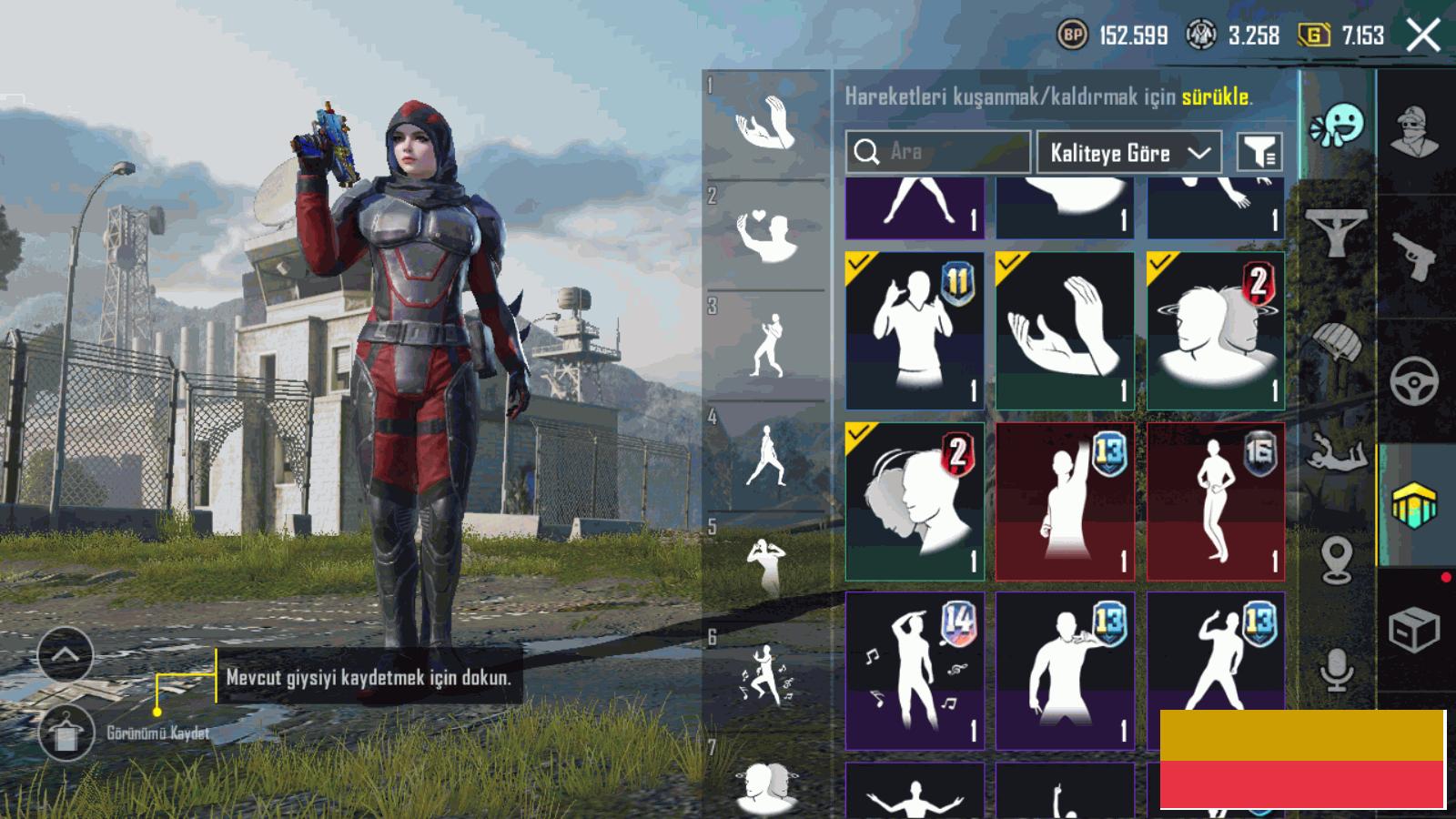Open the crate box tab
The width and height of the screenshot is (1456, 819).
1414,630
